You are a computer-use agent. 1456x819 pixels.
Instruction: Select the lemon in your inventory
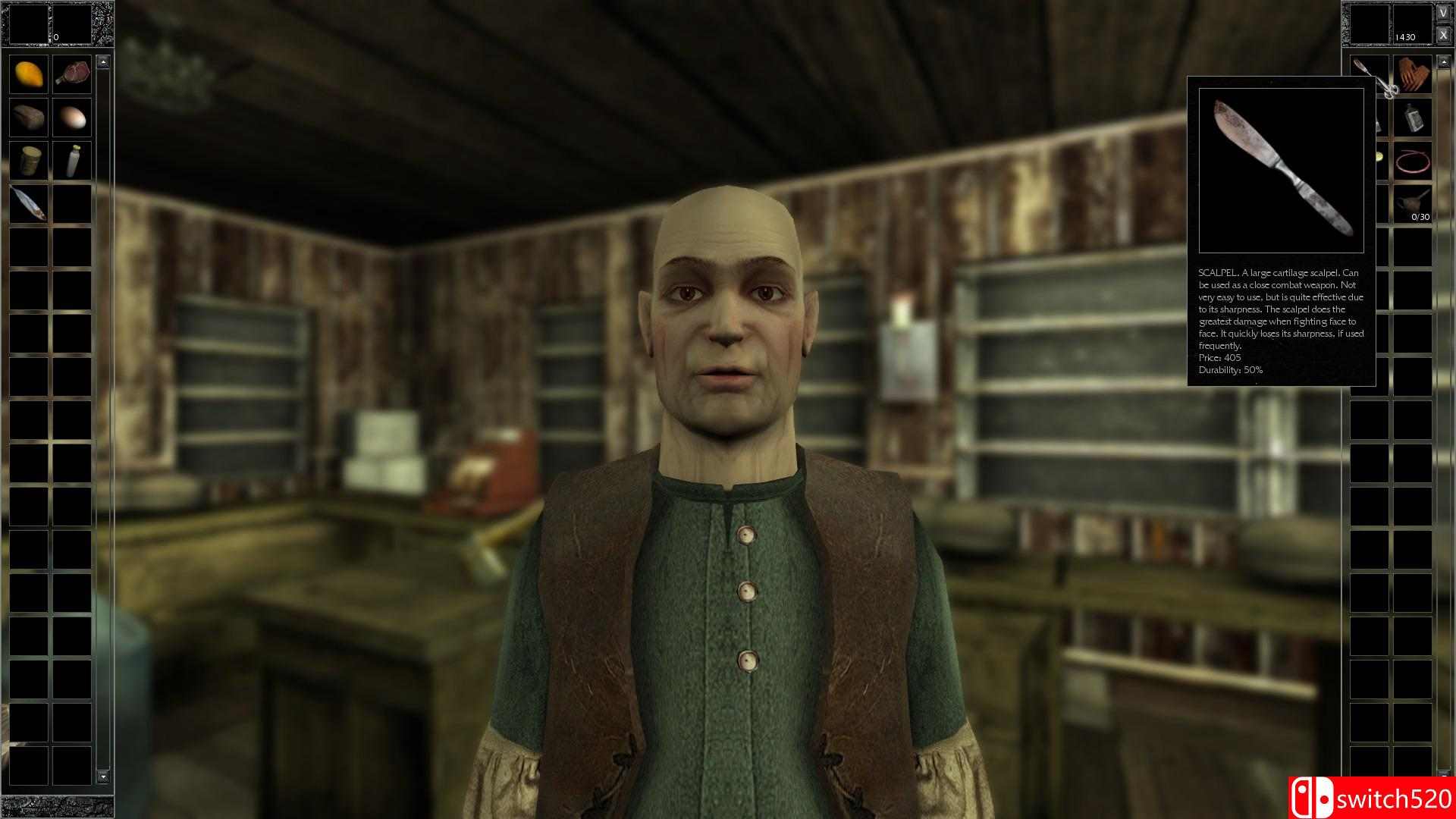29,74
